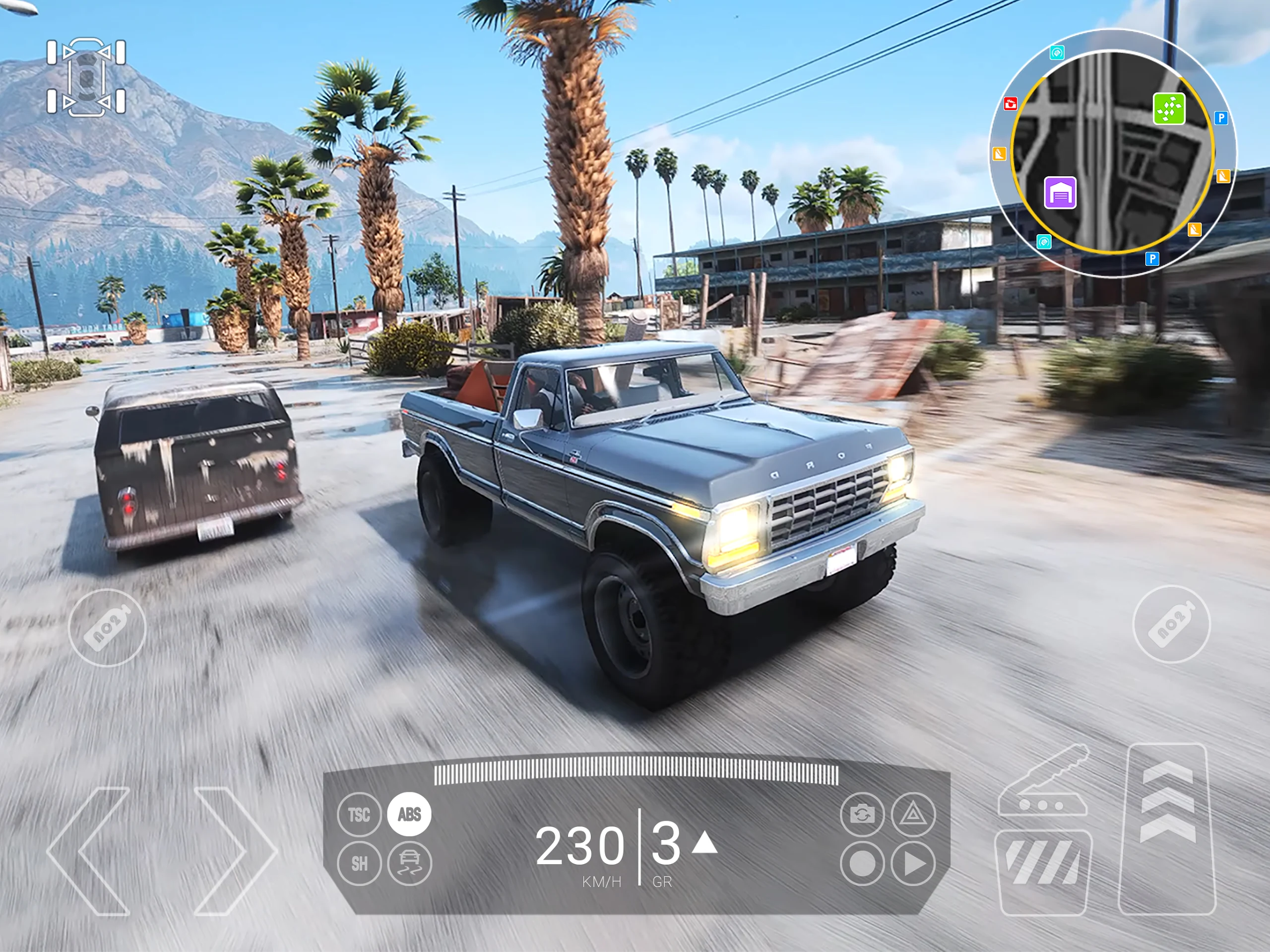1270x952 pixels.
Task: Toggle the ABS button
Action: (409, 814)
